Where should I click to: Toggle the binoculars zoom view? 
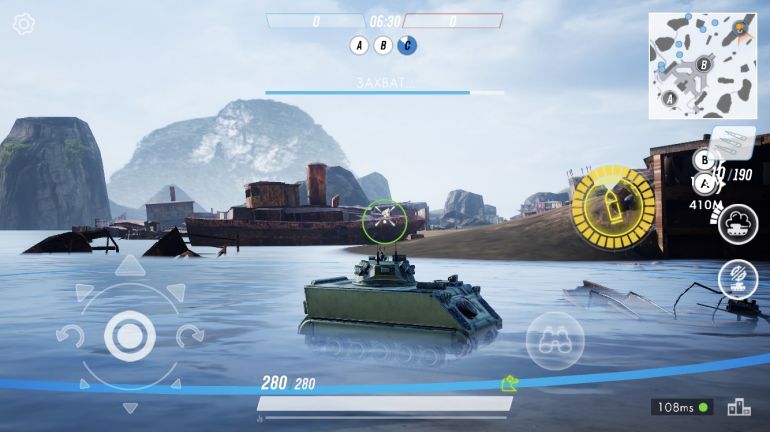(555, 341)
